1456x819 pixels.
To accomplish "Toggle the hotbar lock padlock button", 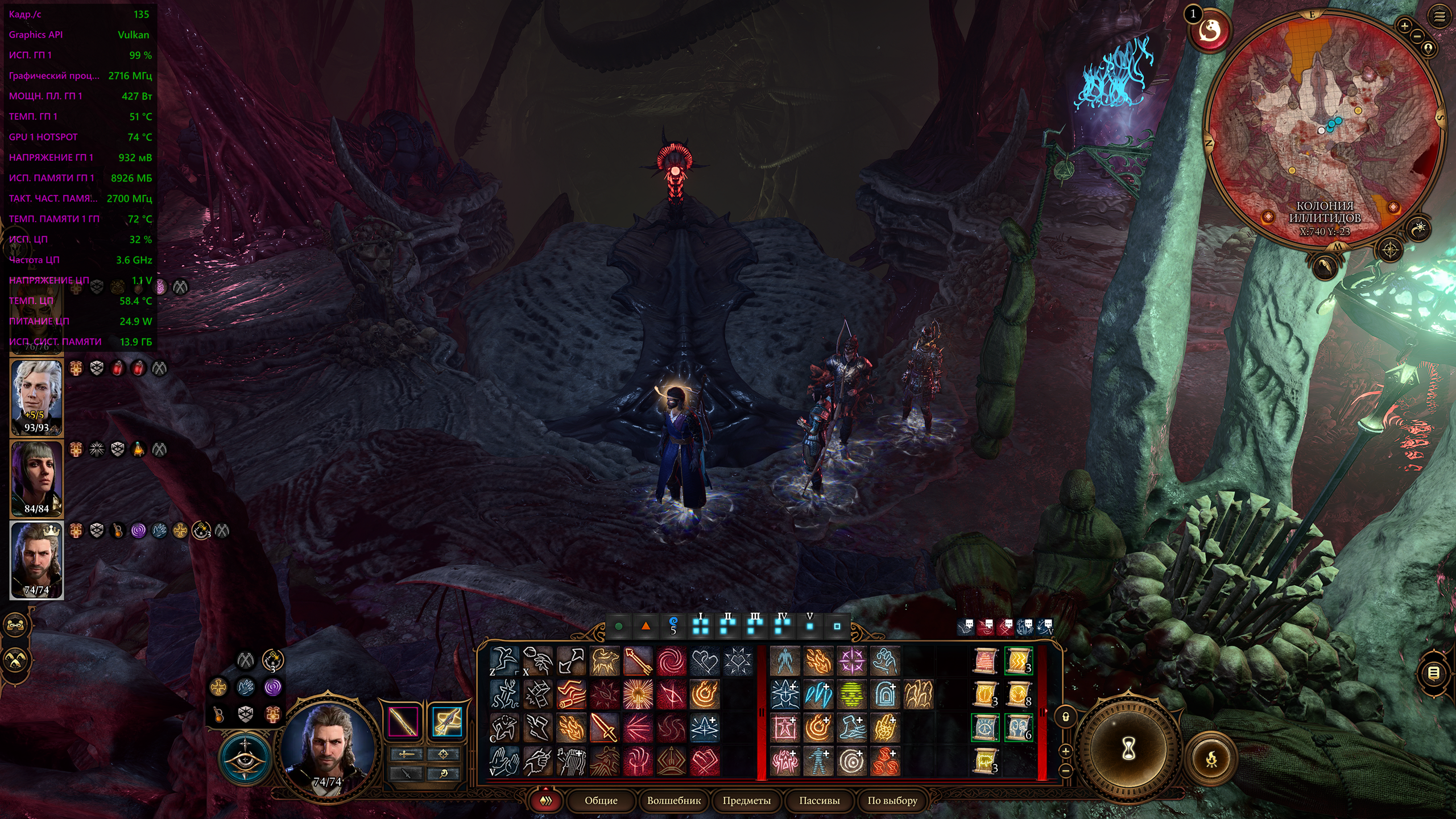I will point(1065,717).
